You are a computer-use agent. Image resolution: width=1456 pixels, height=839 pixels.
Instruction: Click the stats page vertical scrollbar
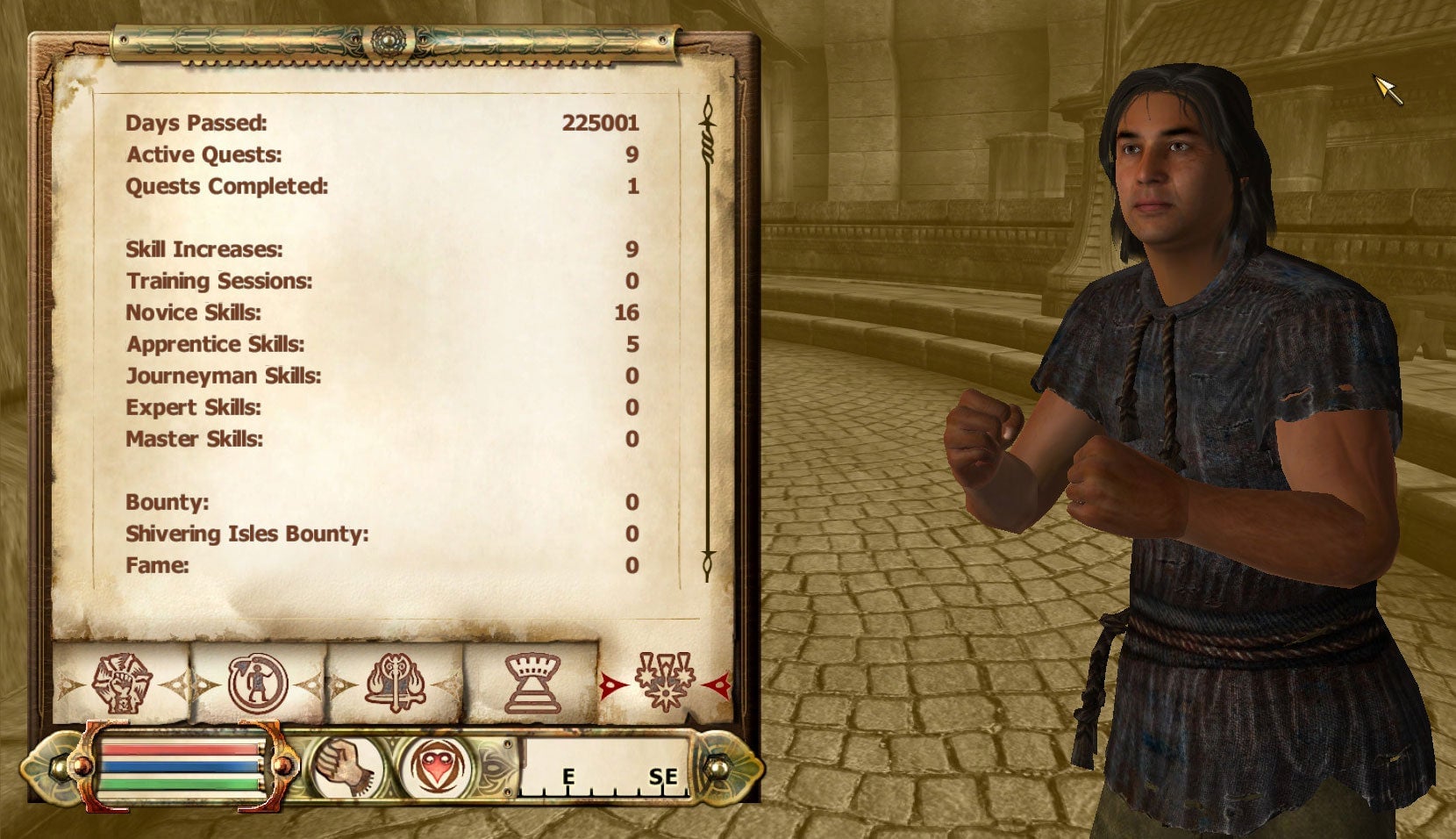pos(708,342)
